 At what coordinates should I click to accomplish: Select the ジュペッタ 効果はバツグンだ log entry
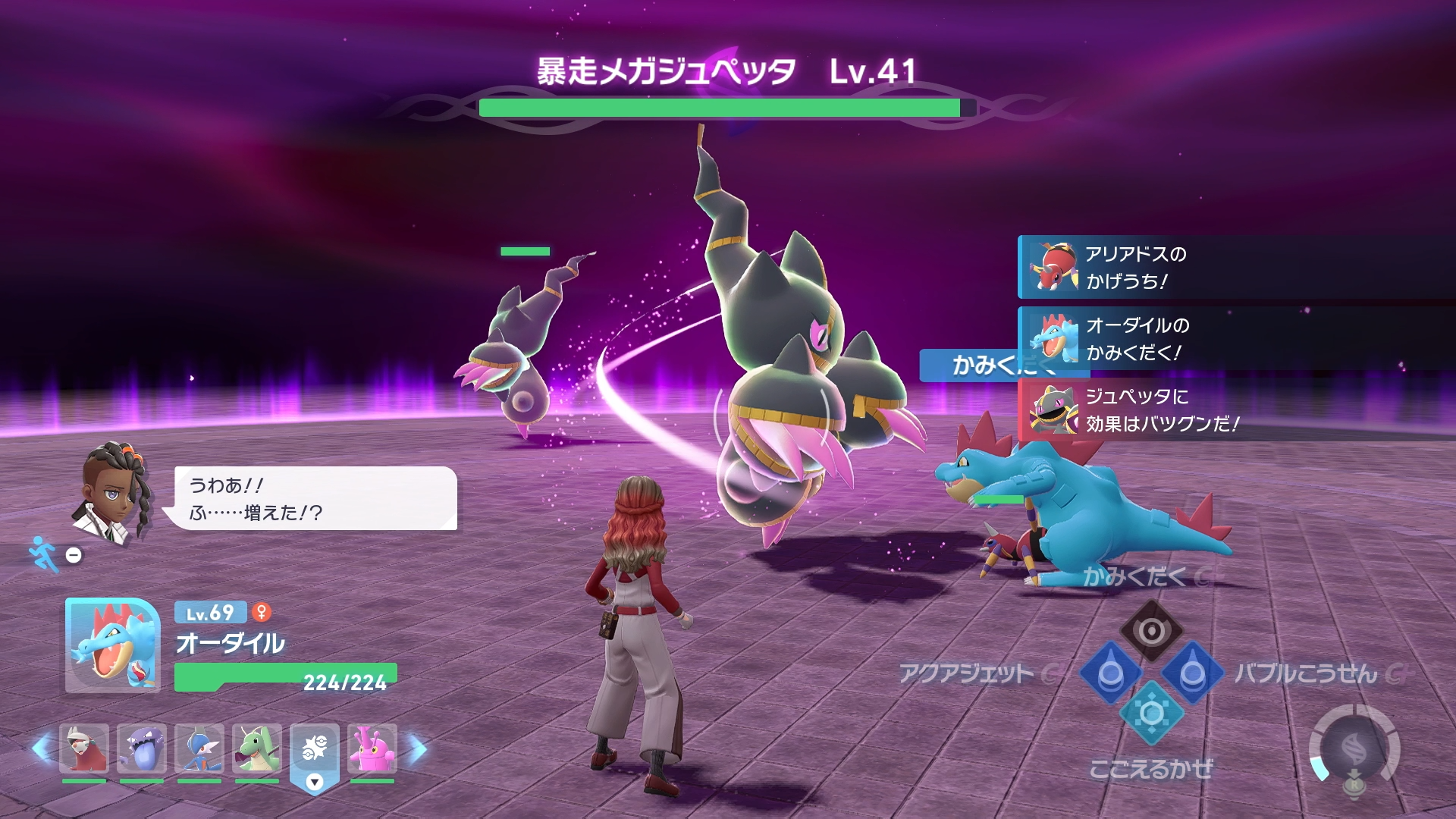pos(1137,410)
